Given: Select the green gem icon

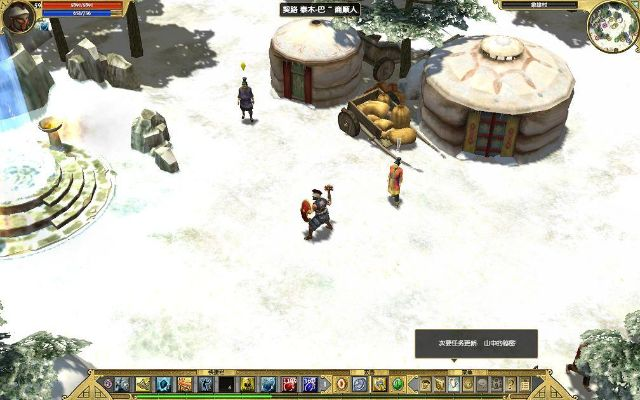Looking at the screenshot, I should [x=397, y=384].
